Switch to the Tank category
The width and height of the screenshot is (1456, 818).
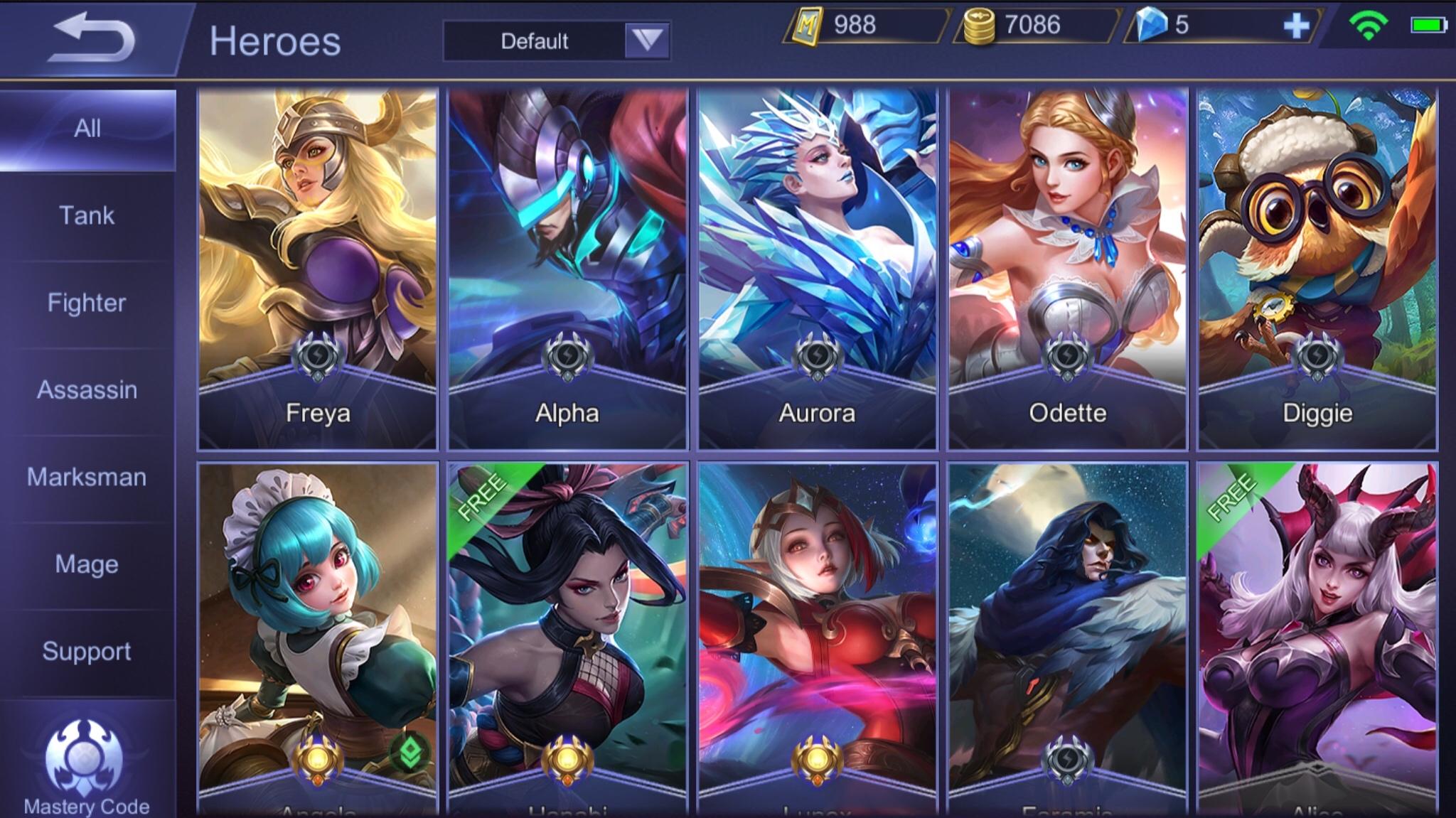[87, 215]
